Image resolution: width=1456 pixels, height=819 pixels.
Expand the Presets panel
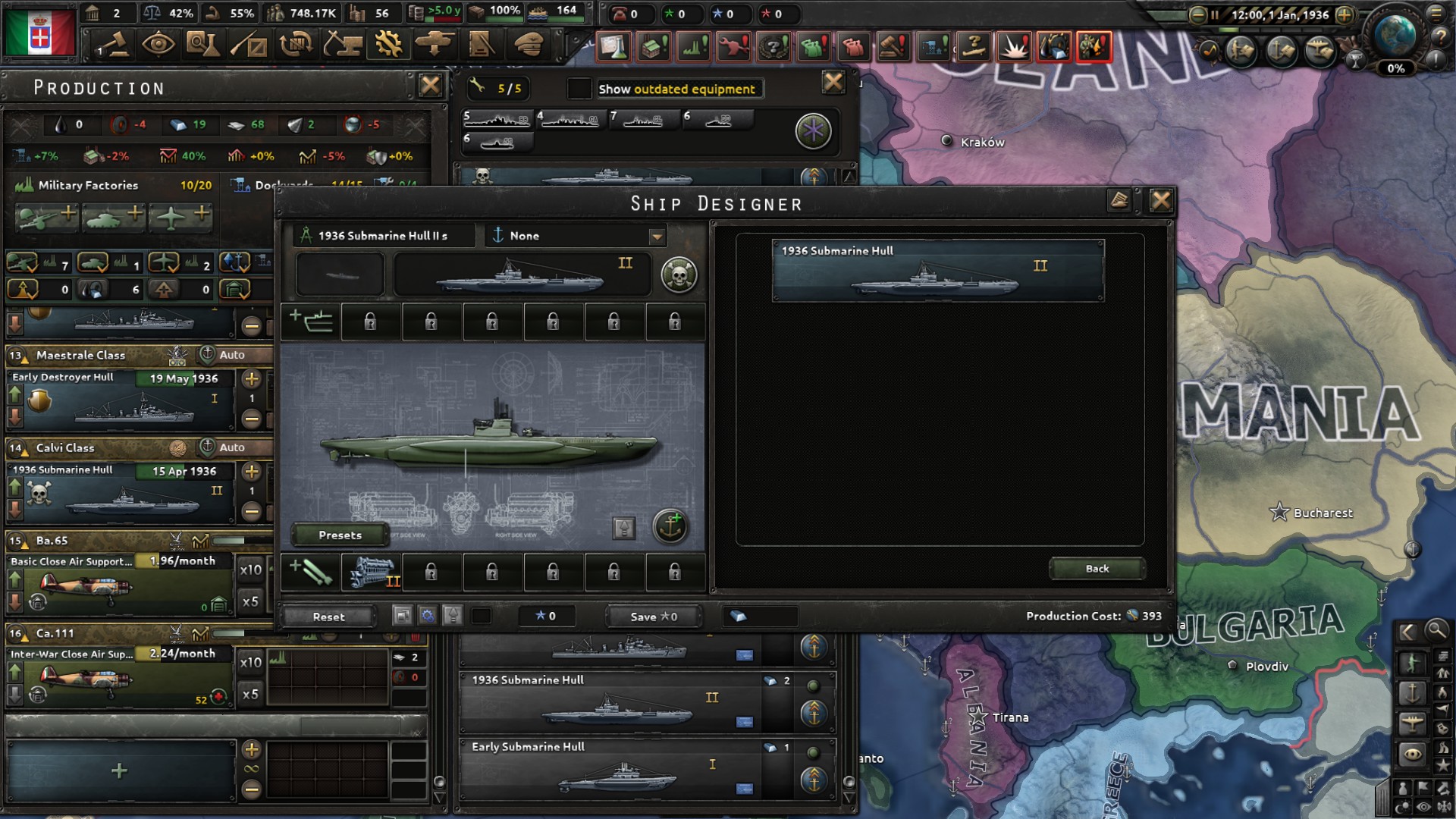pos(339,535)
